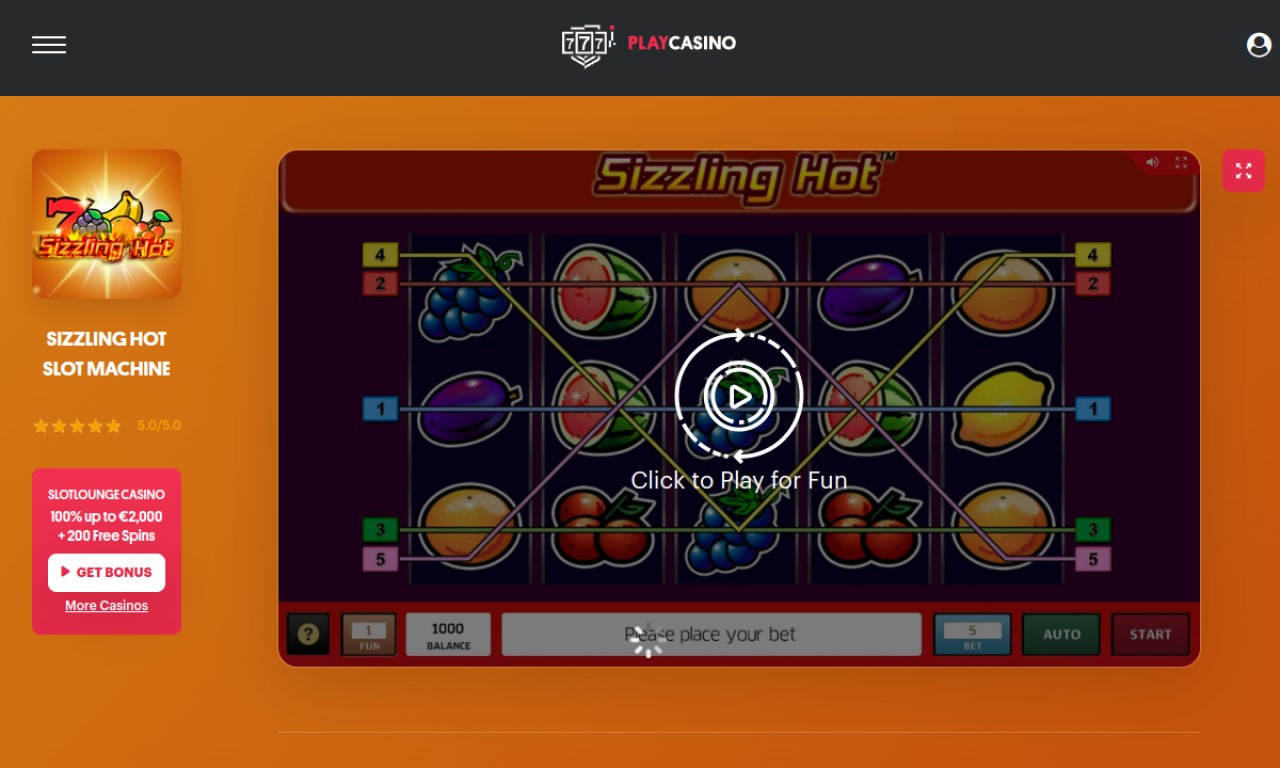This screenshot has height=768, width=1280.
Task: Expand the game with the pink fullscreen button
Action: pos(1243,171)
